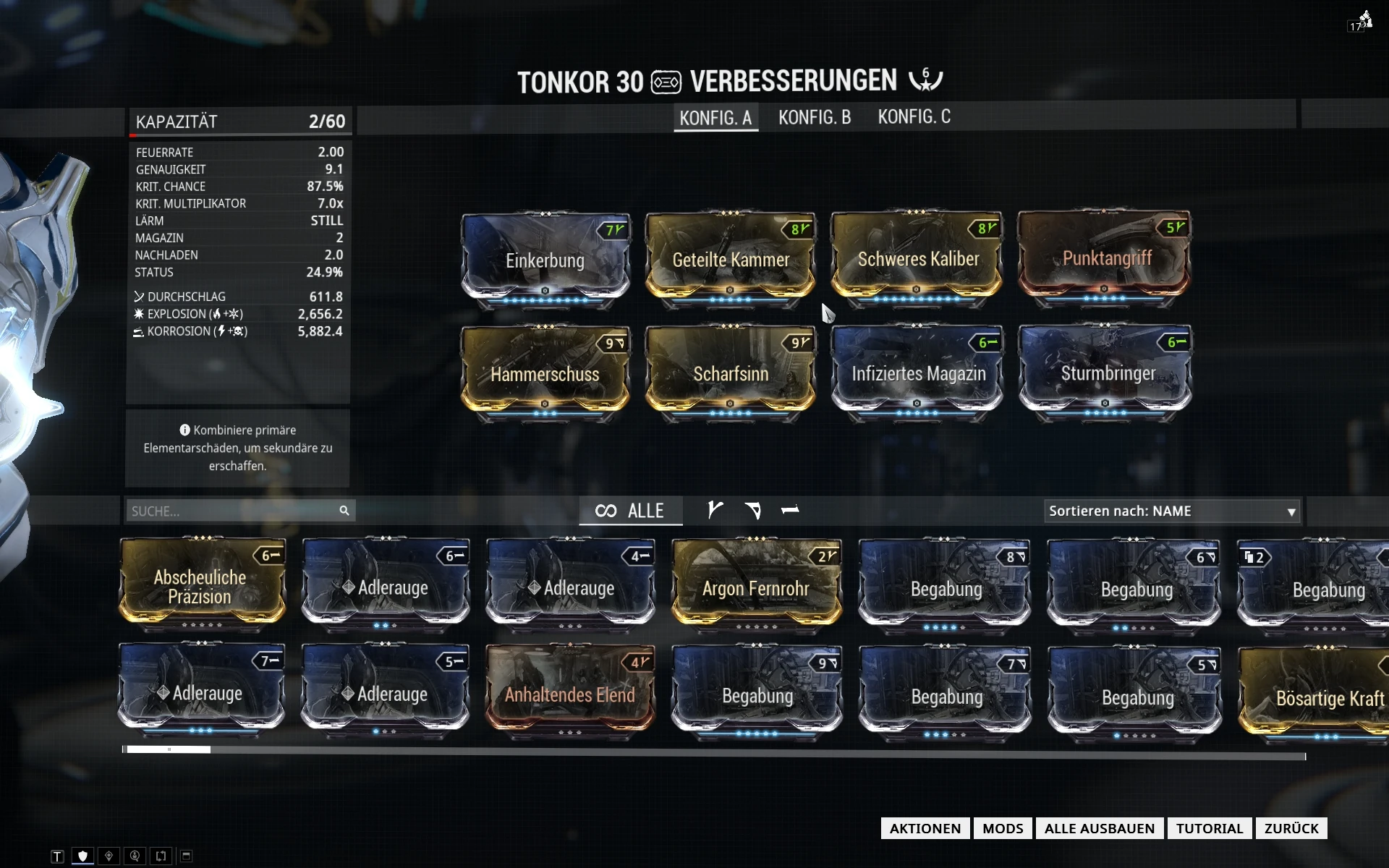Open the player search icon bottom left

point(135,856)
